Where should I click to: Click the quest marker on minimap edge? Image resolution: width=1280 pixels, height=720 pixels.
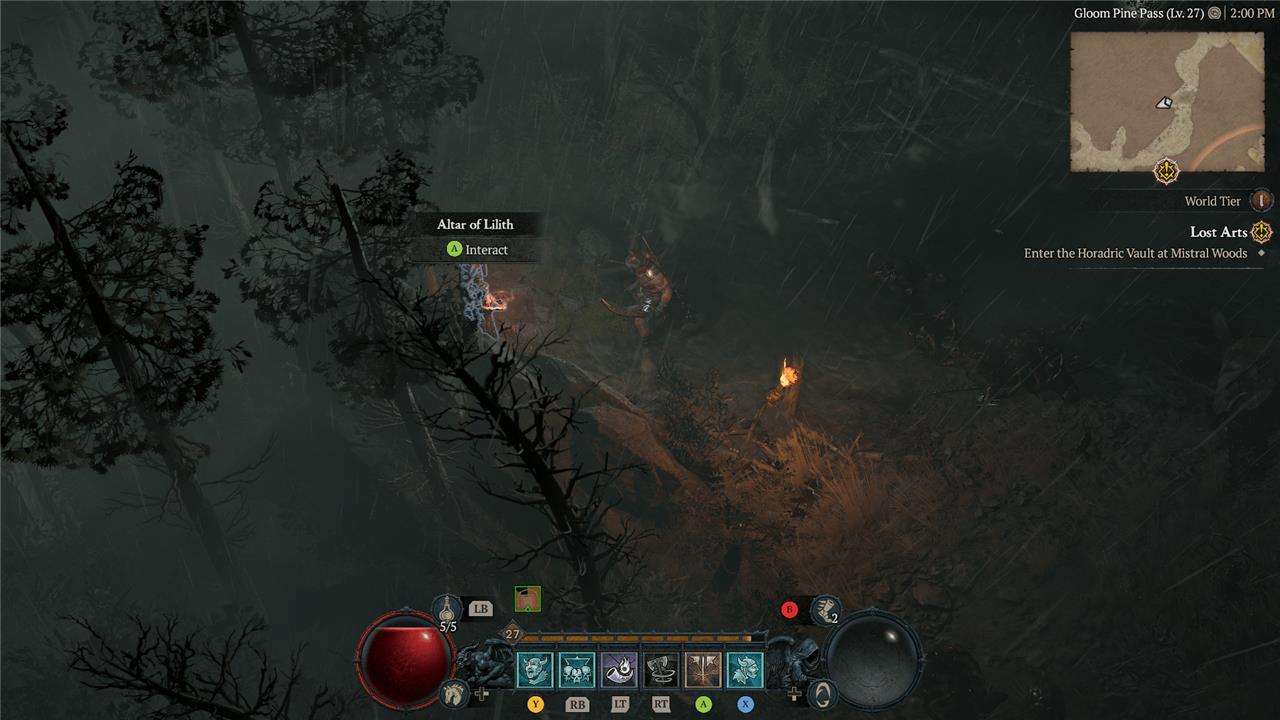pos(1166,171)
